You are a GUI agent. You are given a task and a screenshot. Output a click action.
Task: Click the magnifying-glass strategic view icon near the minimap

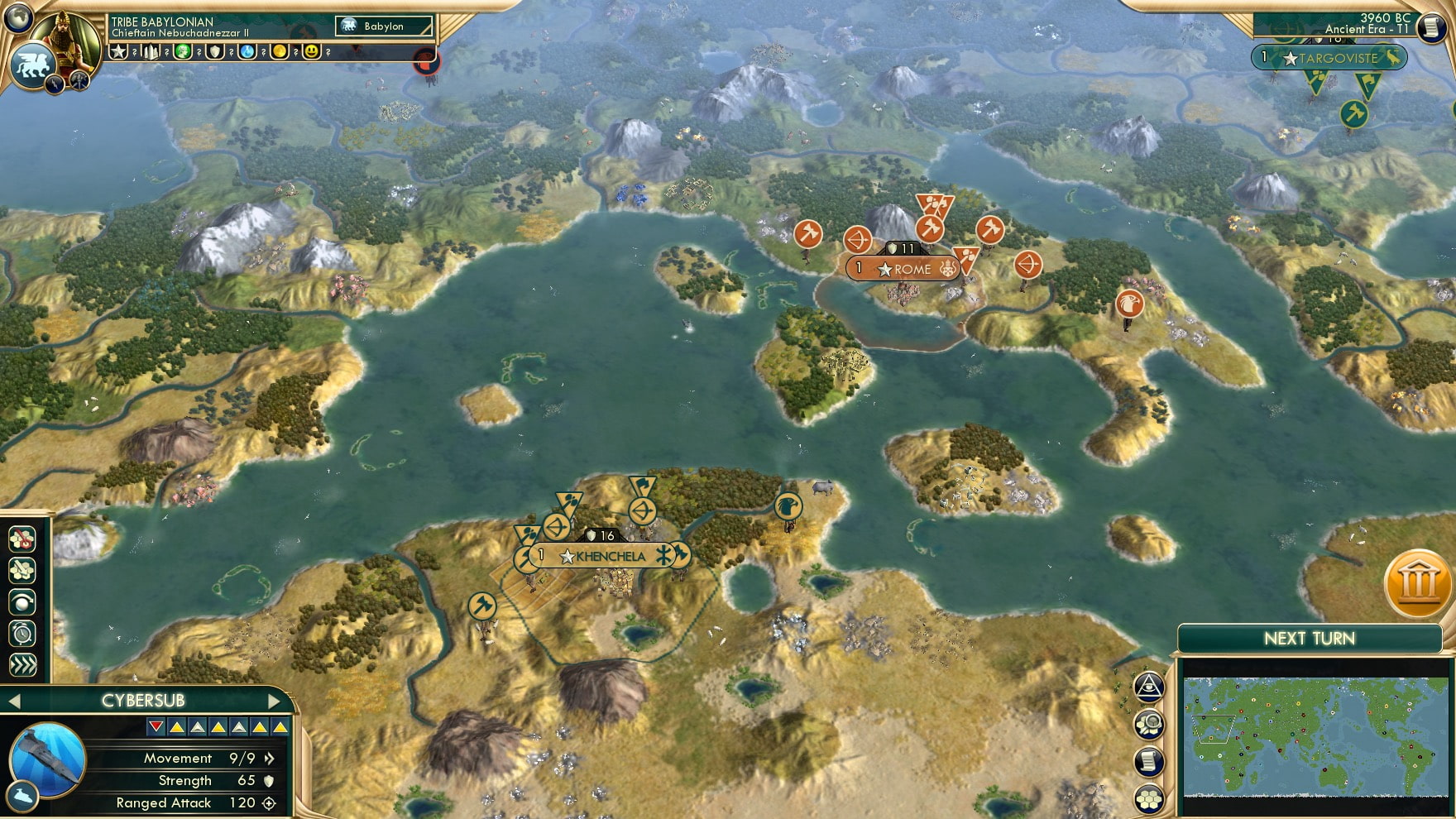coord(1148,723)
